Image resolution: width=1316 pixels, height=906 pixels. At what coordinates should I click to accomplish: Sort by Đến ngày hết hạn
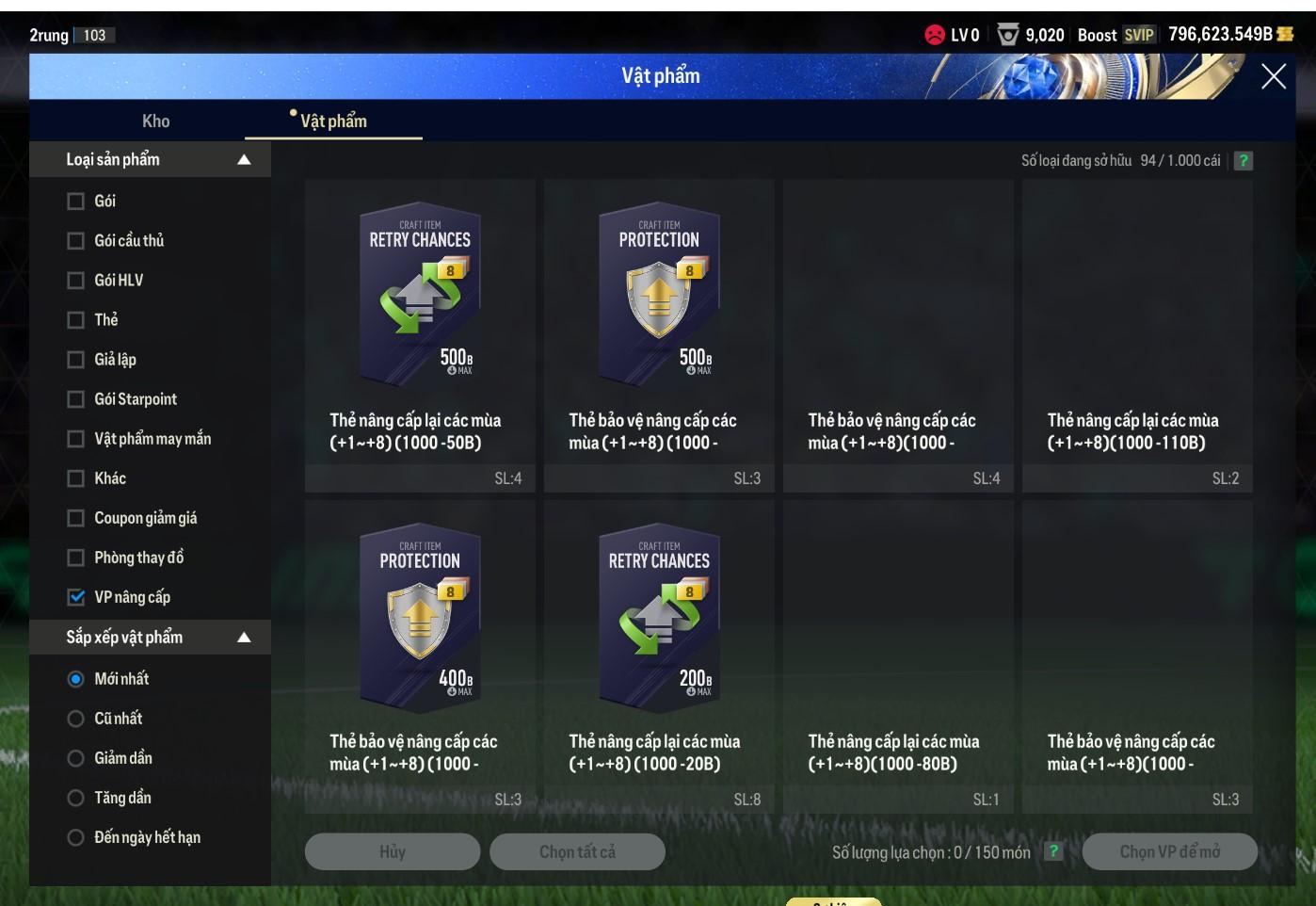(x=76, y=837)
